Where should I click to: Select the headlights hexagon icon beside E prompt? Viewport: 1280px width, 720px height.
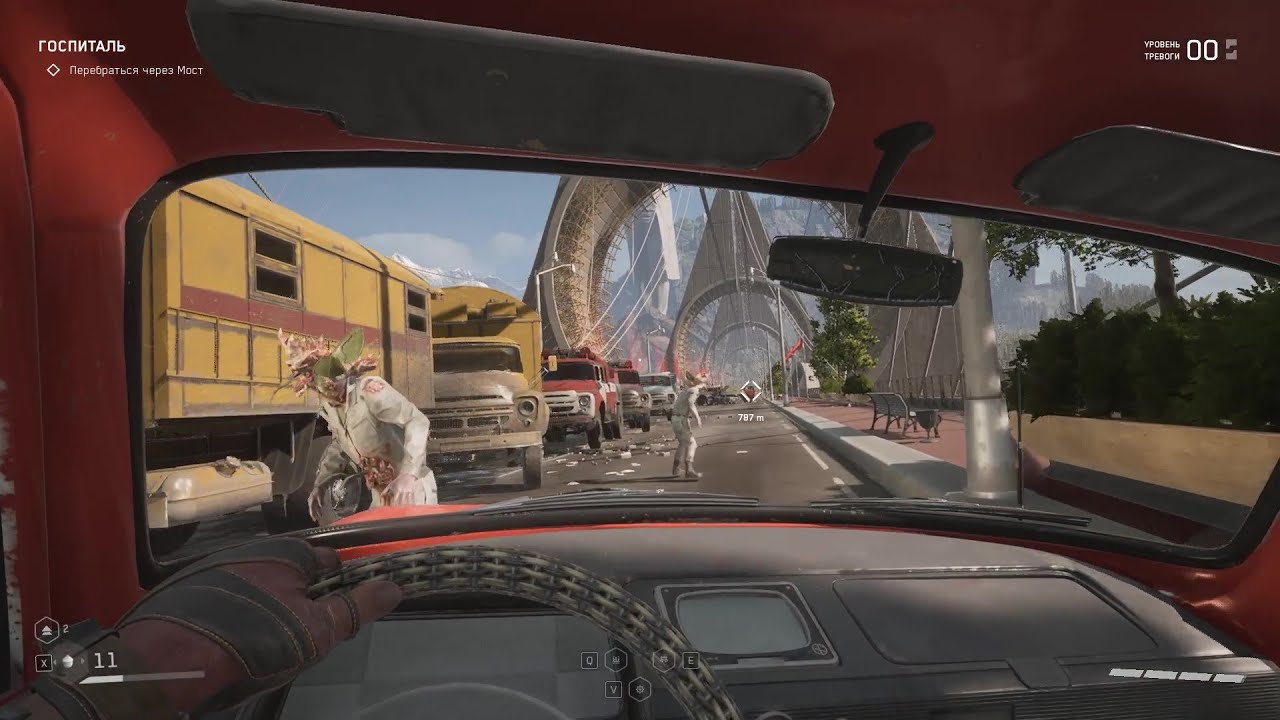click(663, 660)
